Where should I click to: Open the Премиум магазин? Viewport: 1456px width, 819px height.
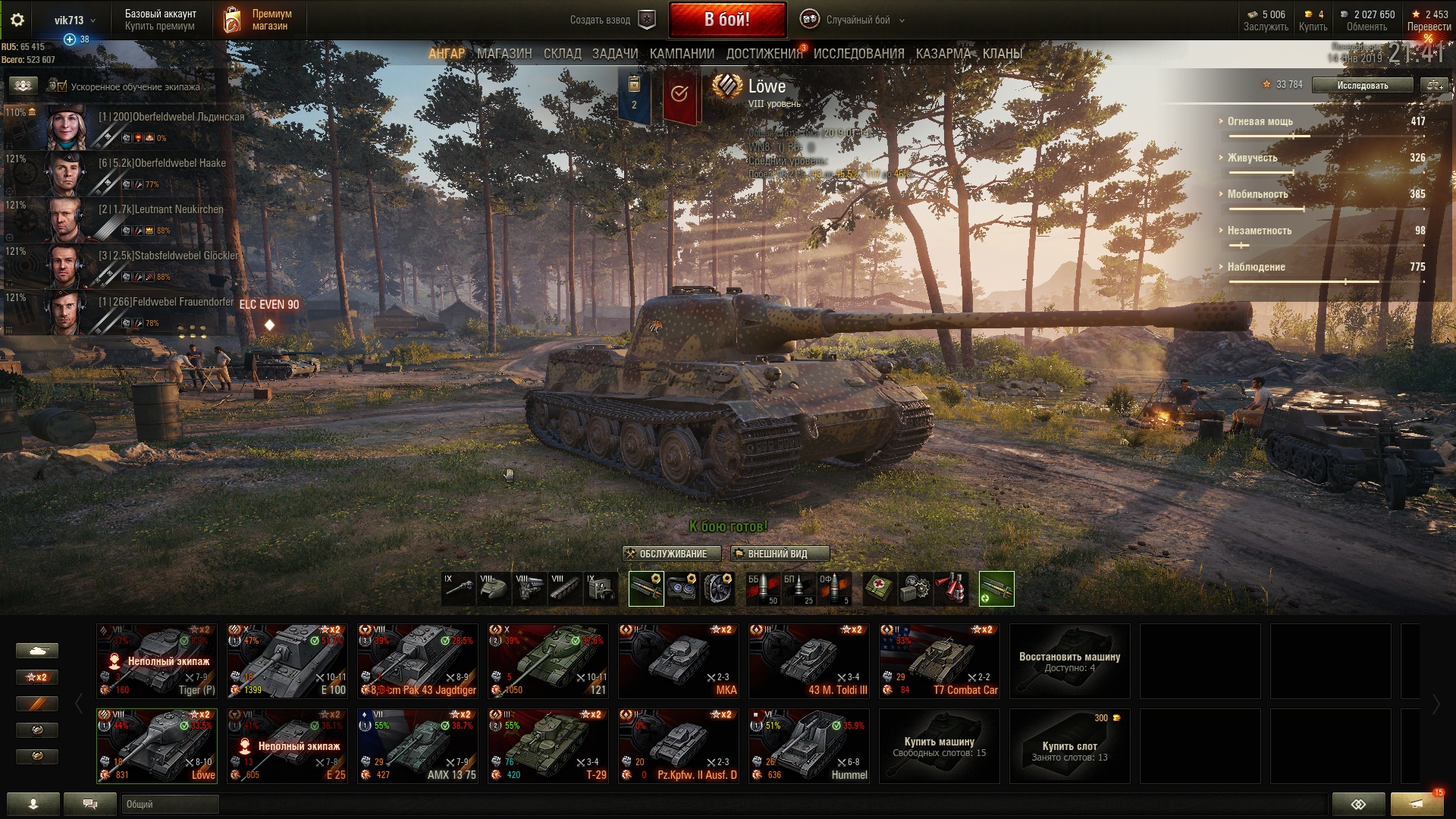click(x=259, y=20)
